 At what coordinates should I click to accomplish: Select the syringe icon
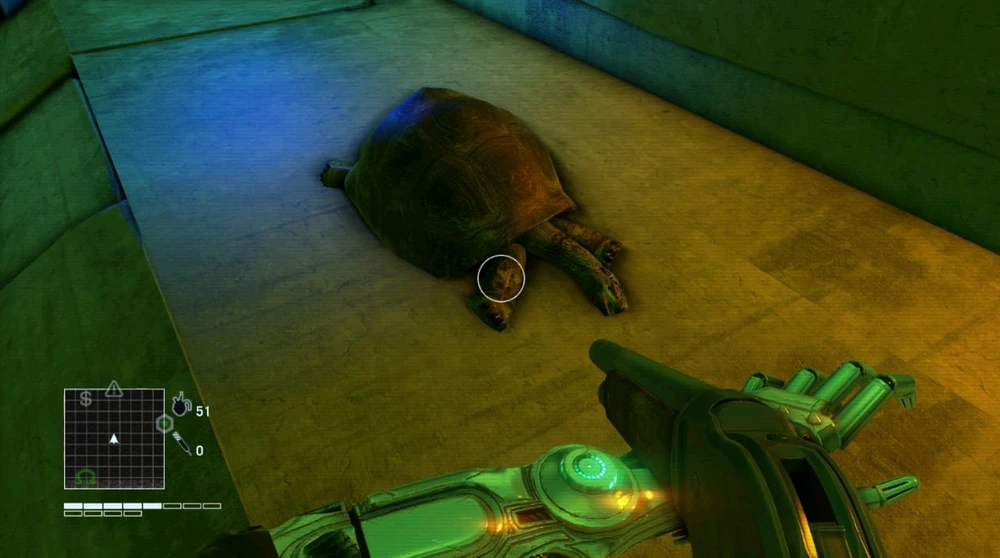point(183,444)
